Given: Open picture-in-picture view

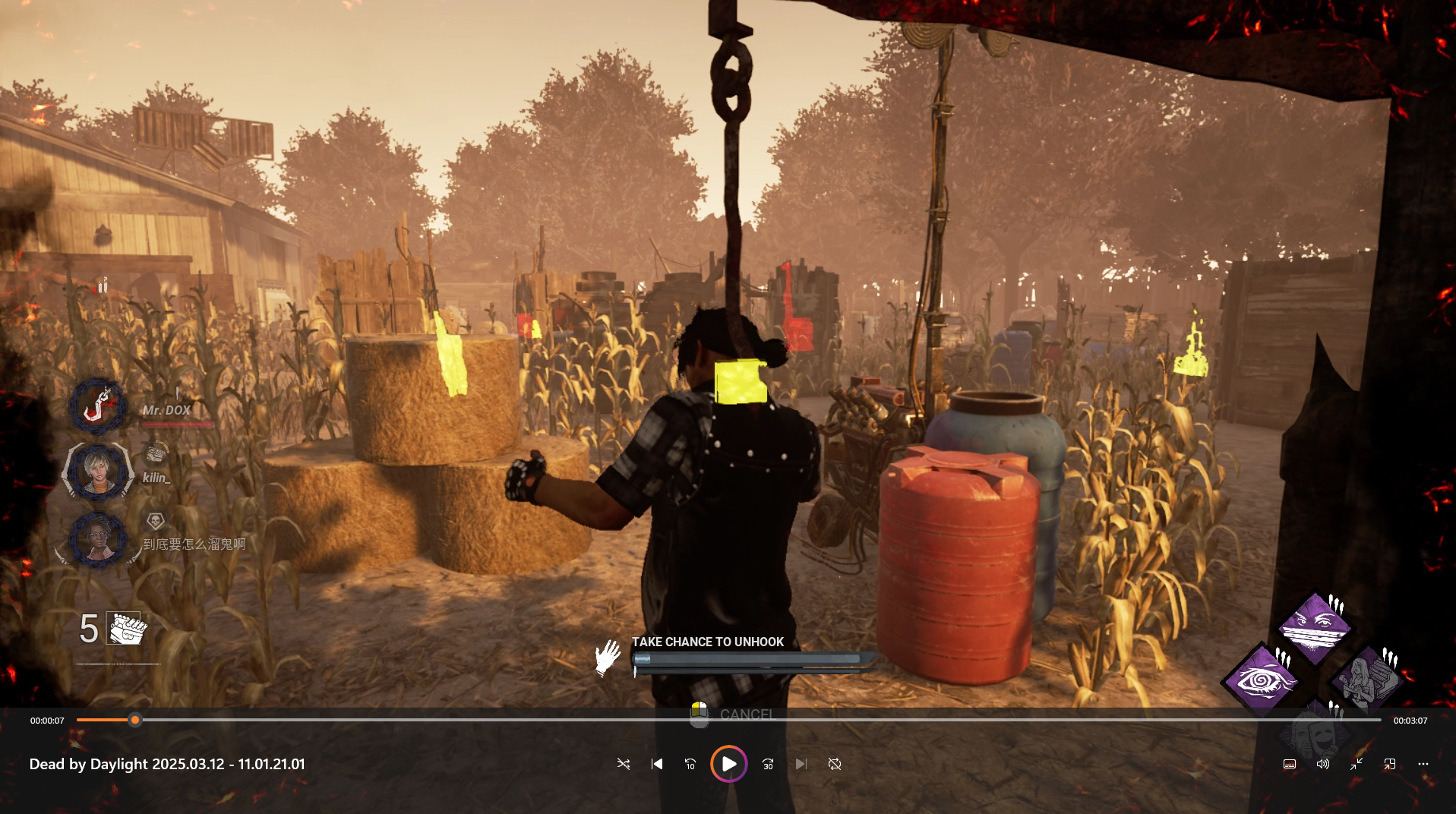Looking at the screenshot, I should [x=1391, y=764].
